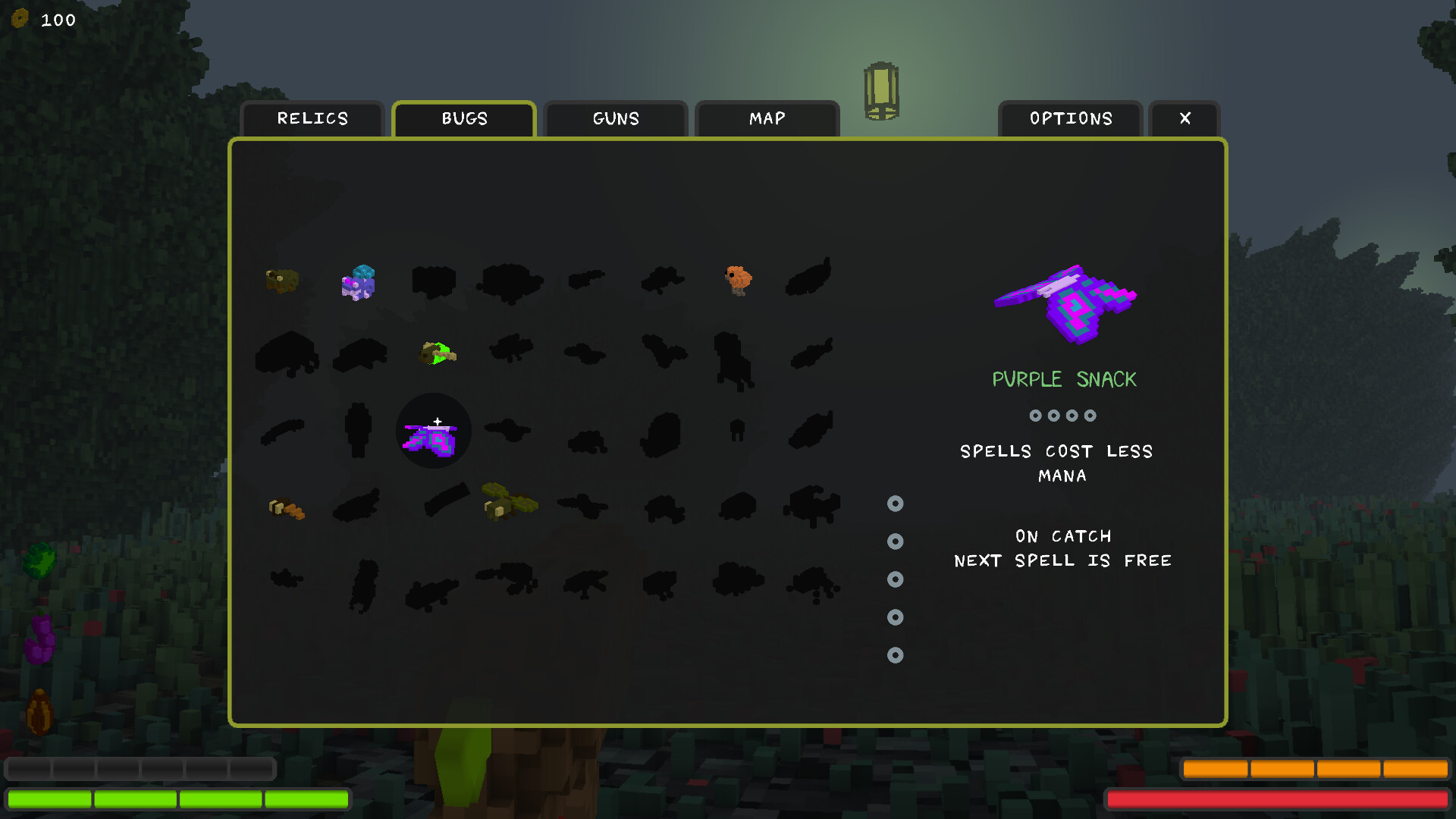Select the orange fluffy bird bug

coord(736,280)
